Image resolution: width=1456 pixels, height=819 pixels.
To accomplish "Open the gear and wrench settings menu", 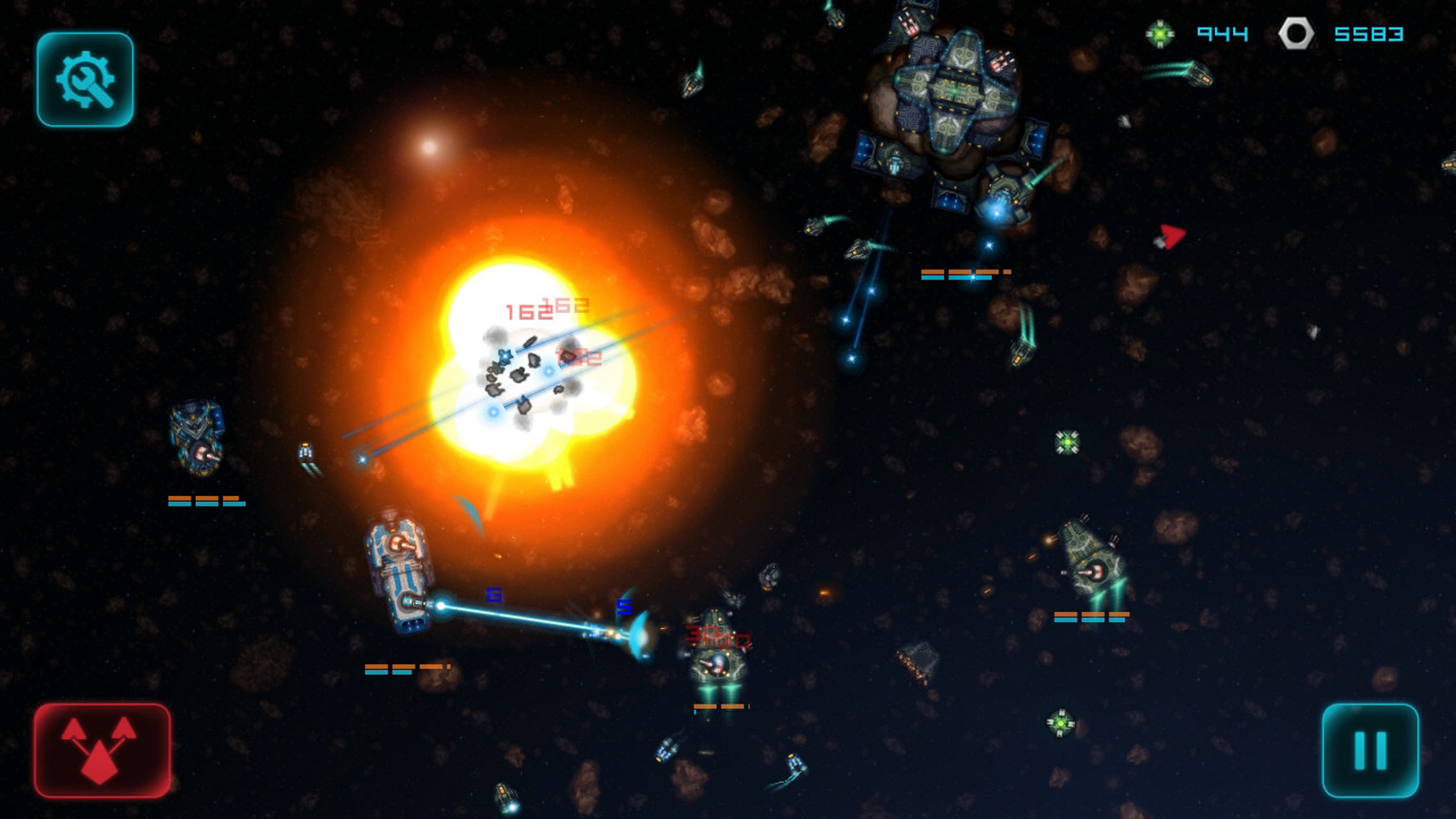I will coord(85,79).
